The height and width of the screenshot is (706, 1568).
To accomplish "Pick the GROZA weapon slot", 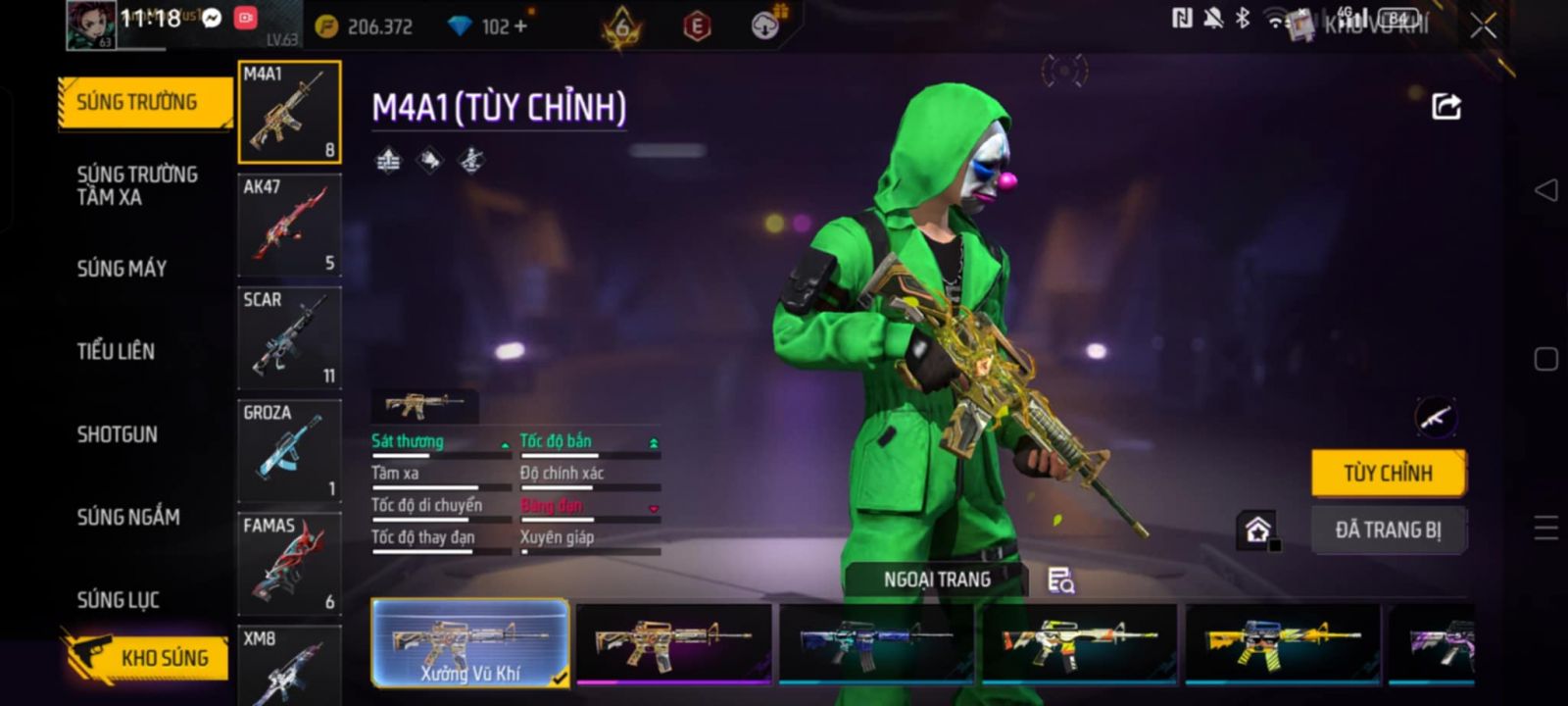I will point(290,450).
